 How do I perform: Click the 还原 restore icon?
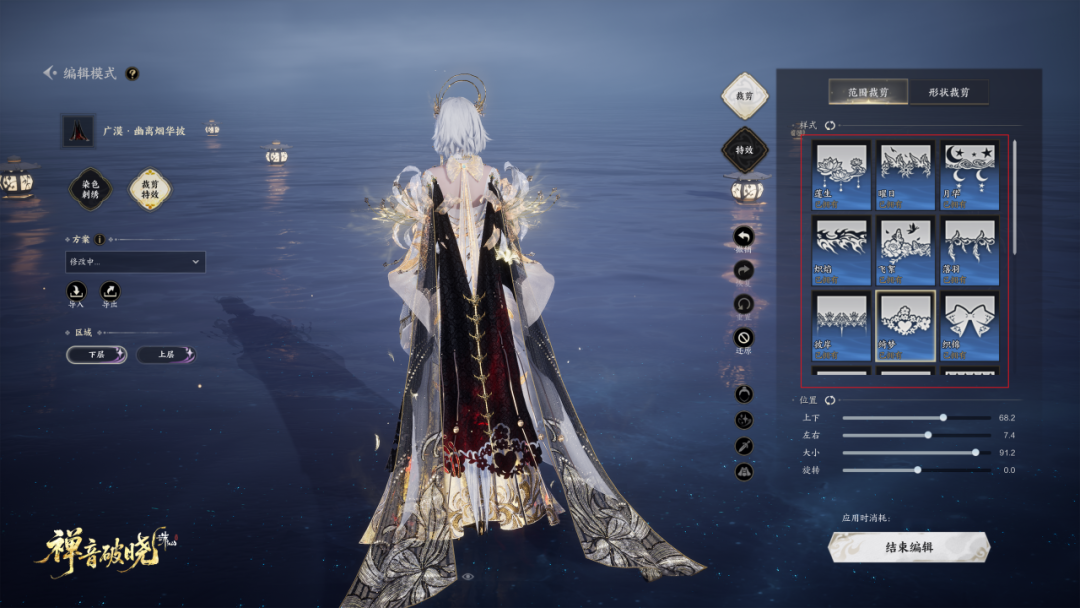[x=744, y=338]
